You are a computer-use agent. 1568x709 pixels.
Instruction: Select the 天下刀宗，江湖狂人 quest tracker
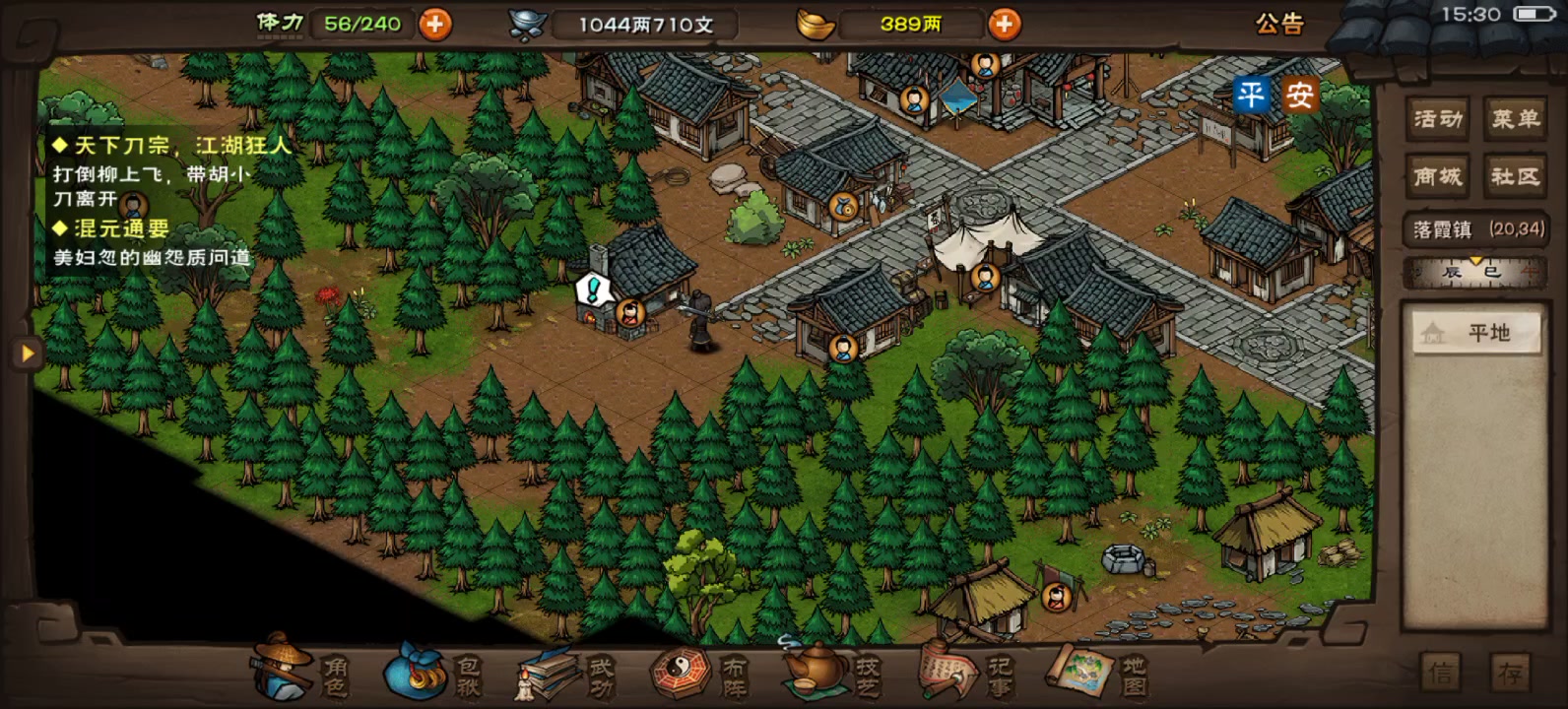[173, 146]
